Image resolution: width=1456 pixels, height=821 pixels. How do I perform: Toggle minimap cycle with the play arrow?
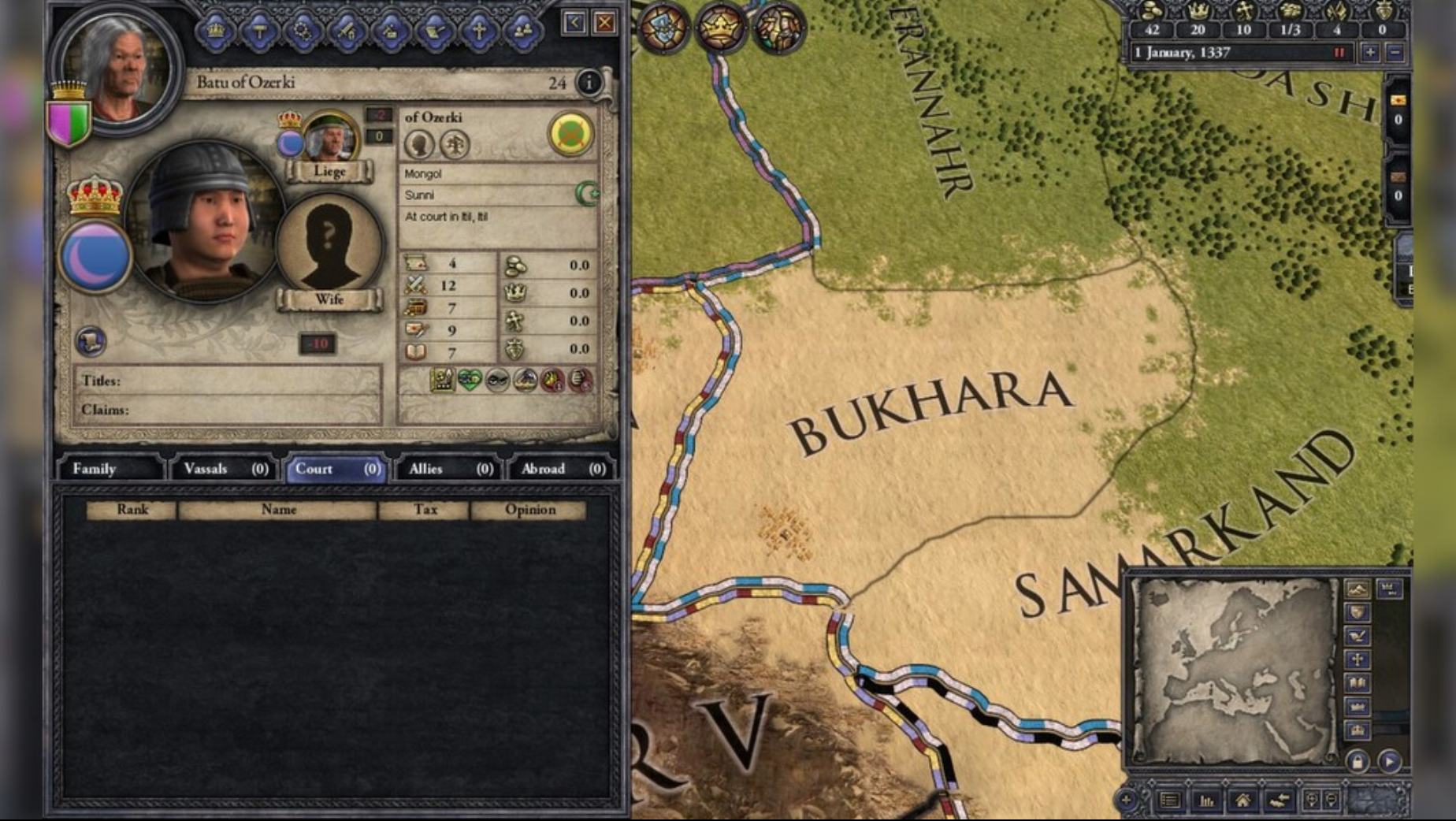(1389, 761)
